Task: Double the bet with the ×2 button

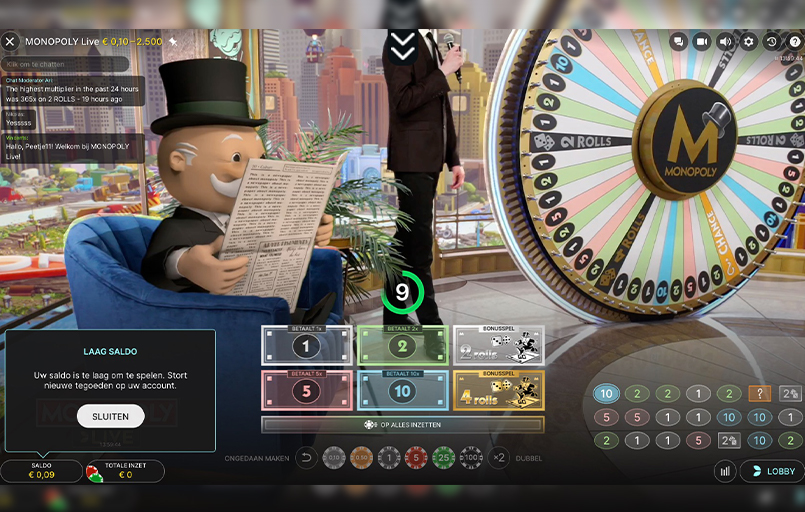Action: coord(499,458)
